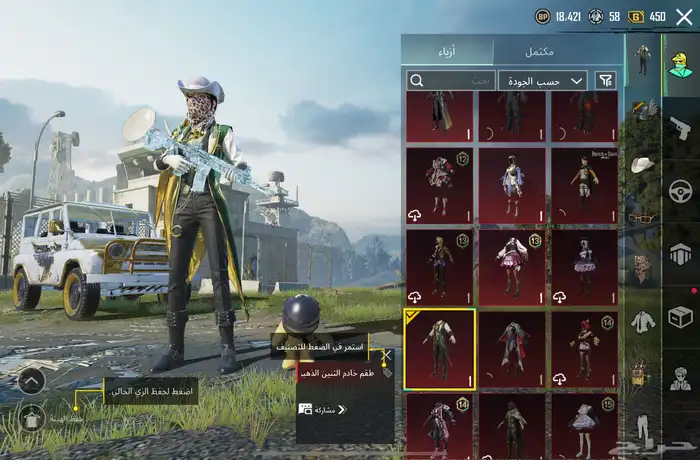Click the outfit search field

pyautogui.click(x=451, y=80)
